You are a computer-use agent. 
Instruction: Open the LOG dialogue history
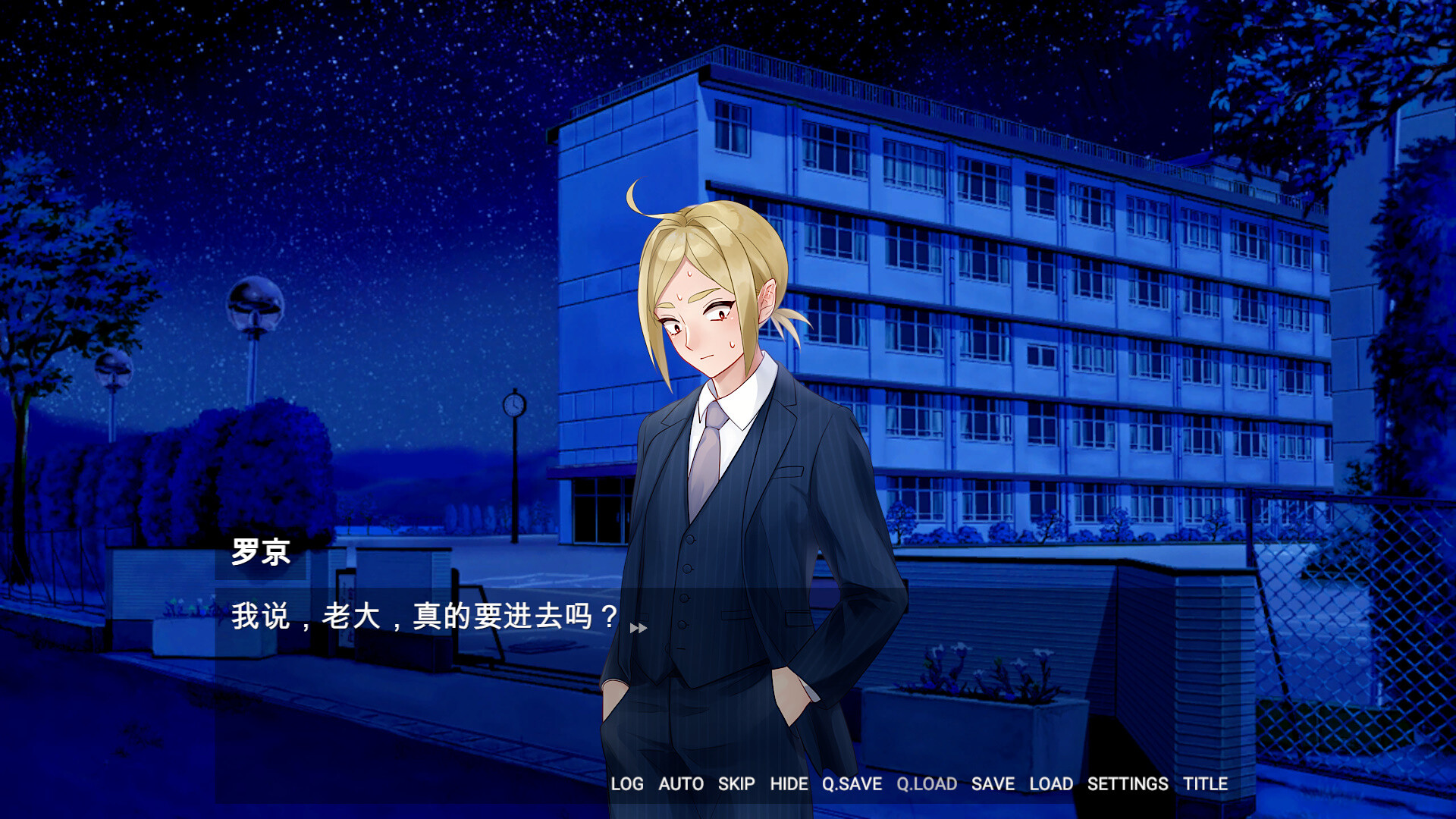(626, 784)
